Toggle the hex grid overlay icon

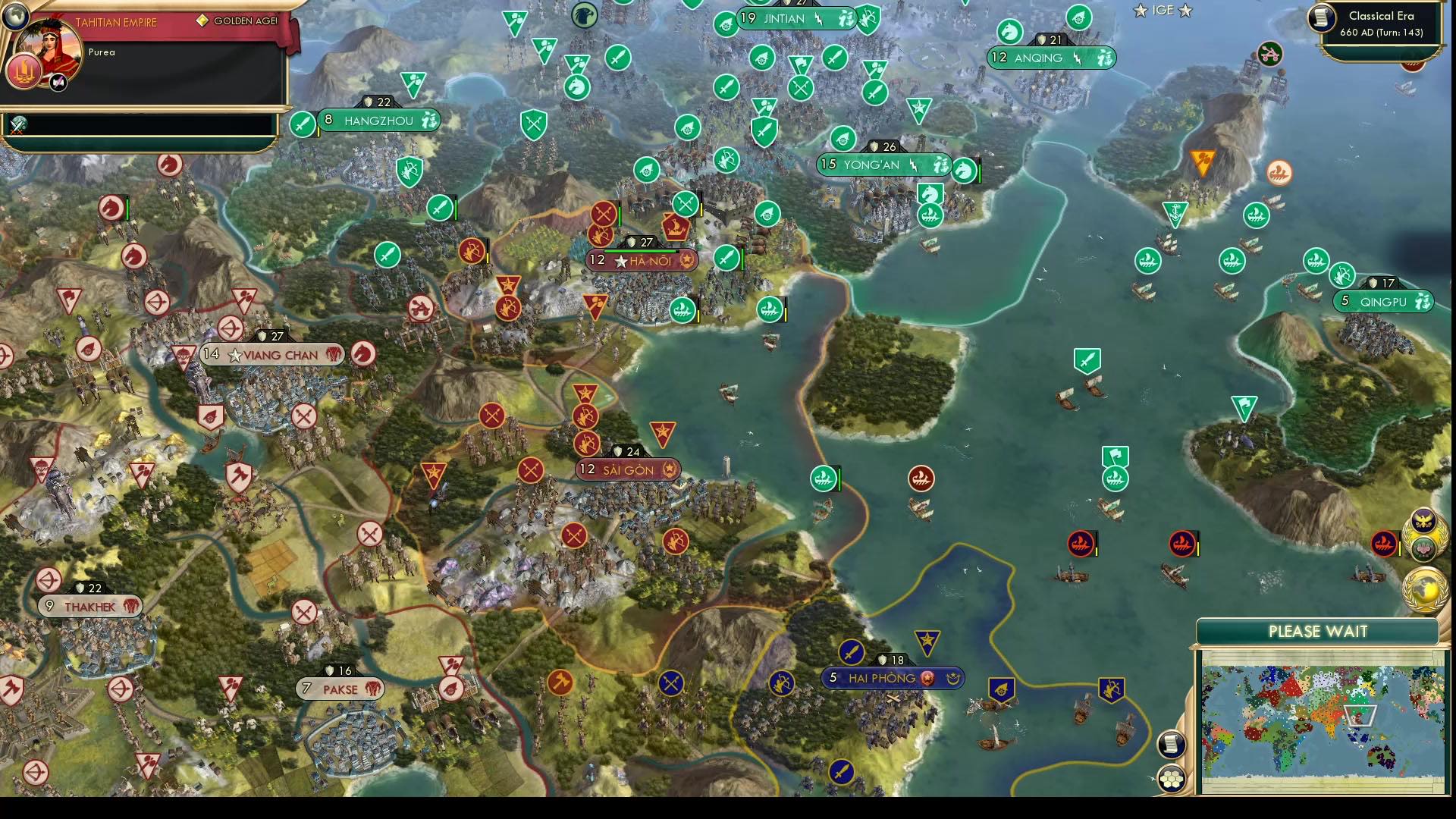tap(1172, 777)
